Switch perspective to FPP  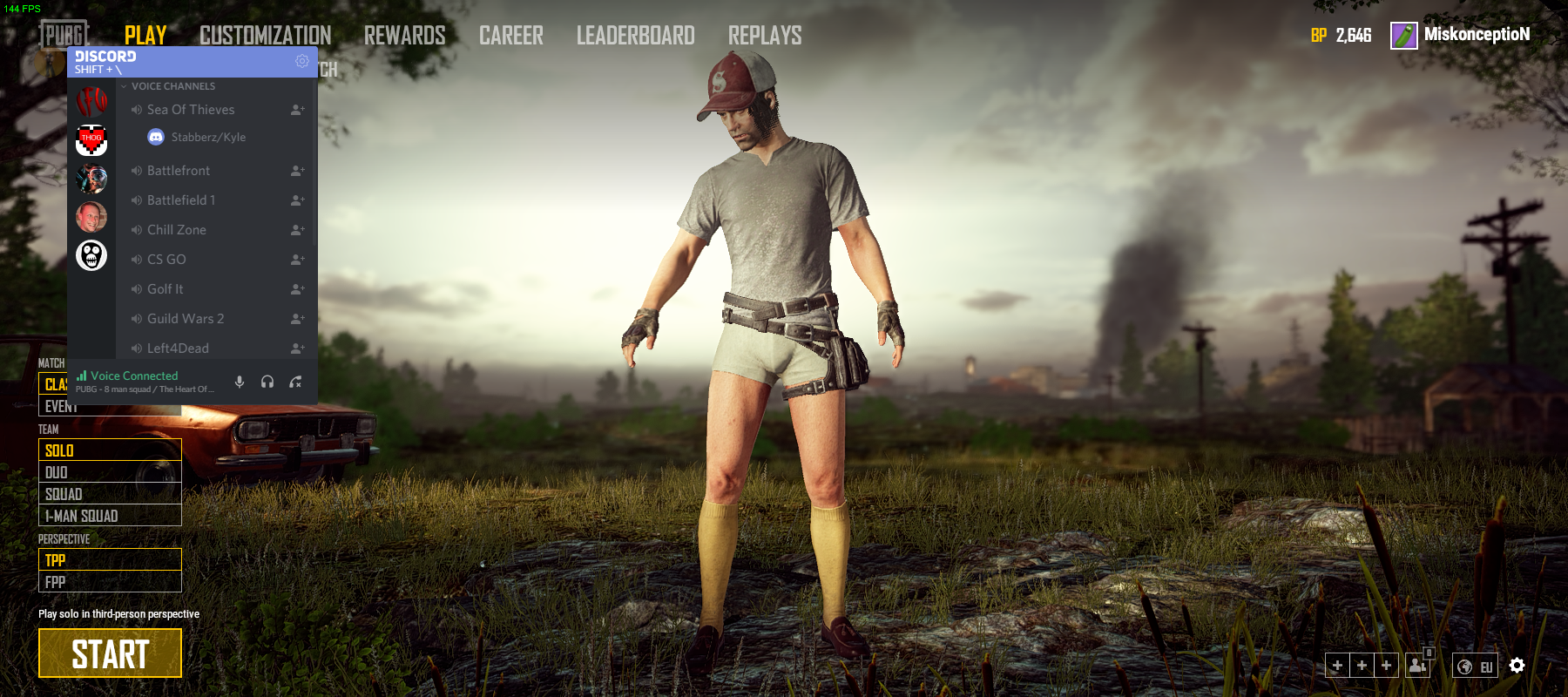110,582
